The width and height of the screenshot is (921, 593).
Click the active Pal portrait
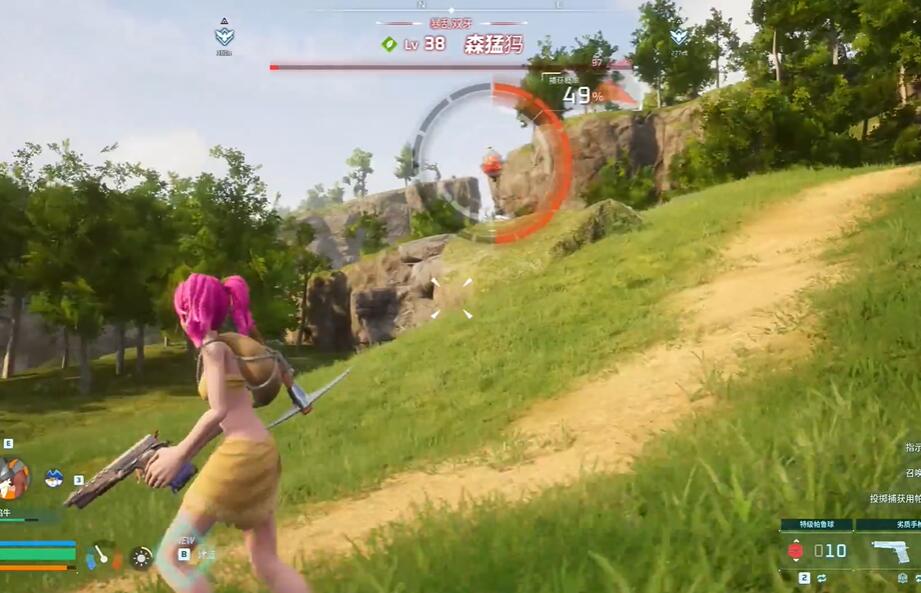[14, 477]
